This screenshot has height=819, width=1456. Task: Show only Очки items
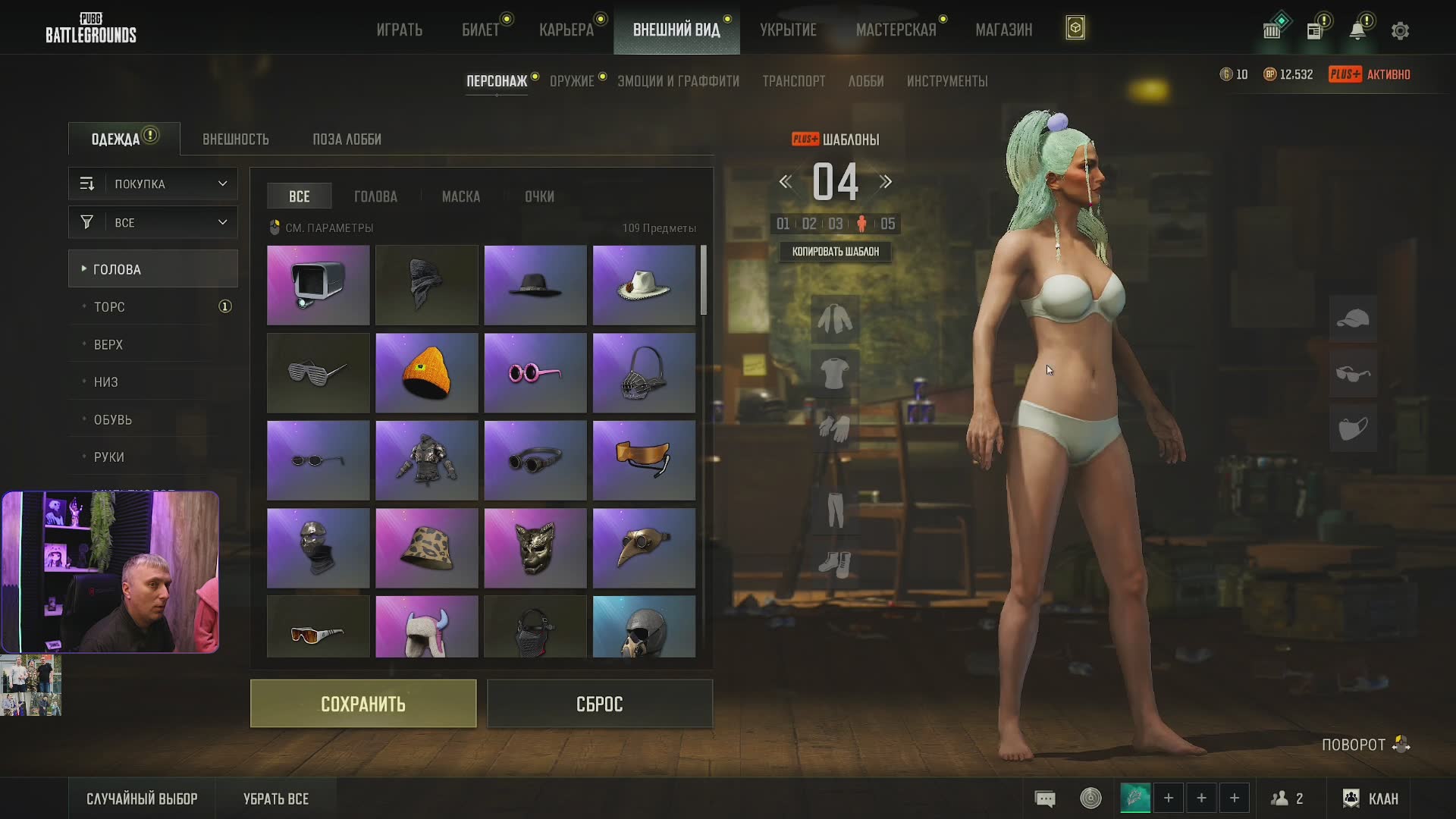tap(539, 196)
